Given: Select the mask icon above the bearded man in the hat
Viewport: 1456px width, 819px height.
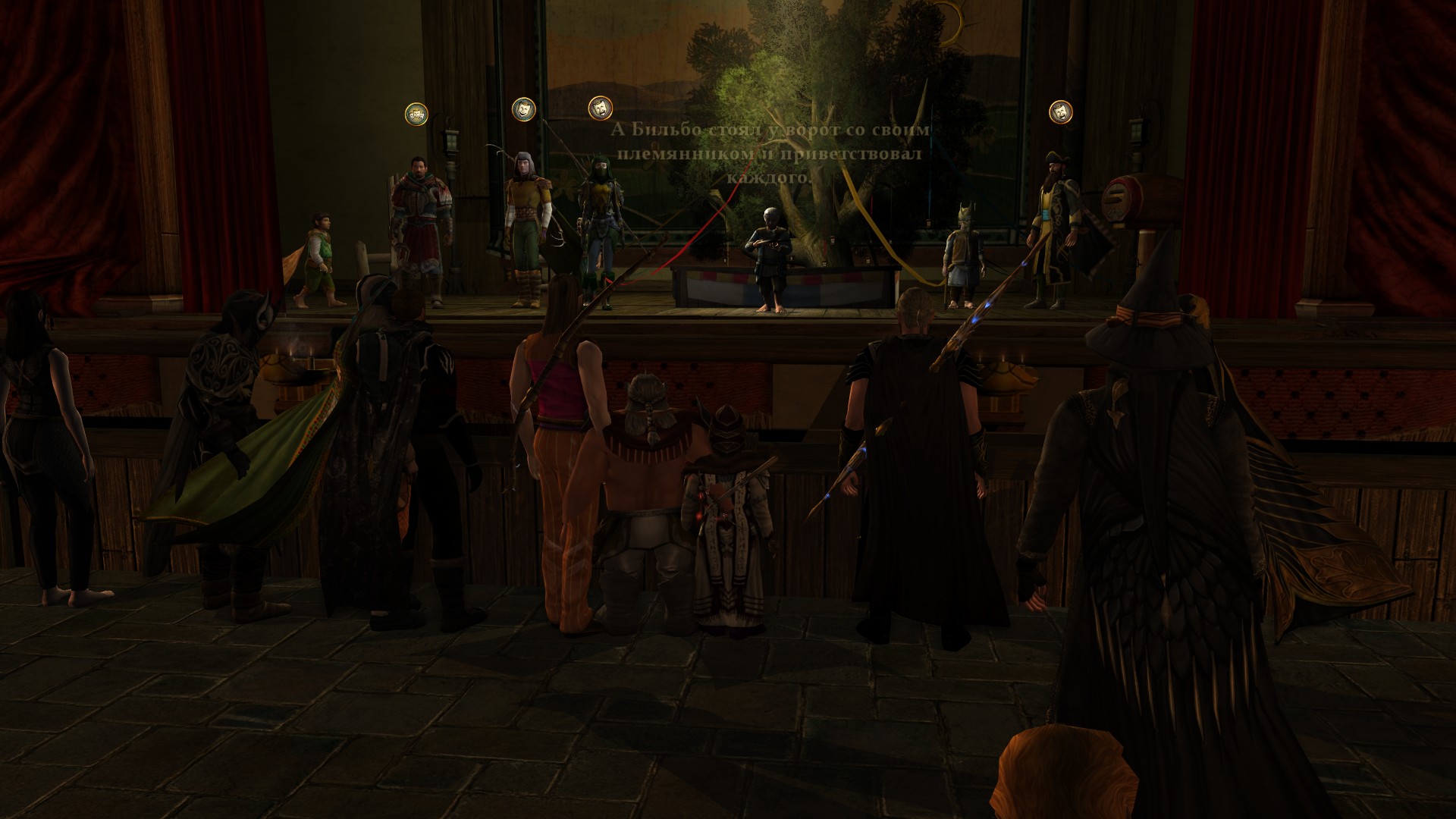Looking at the screenshot, I should coord(1060,111).
